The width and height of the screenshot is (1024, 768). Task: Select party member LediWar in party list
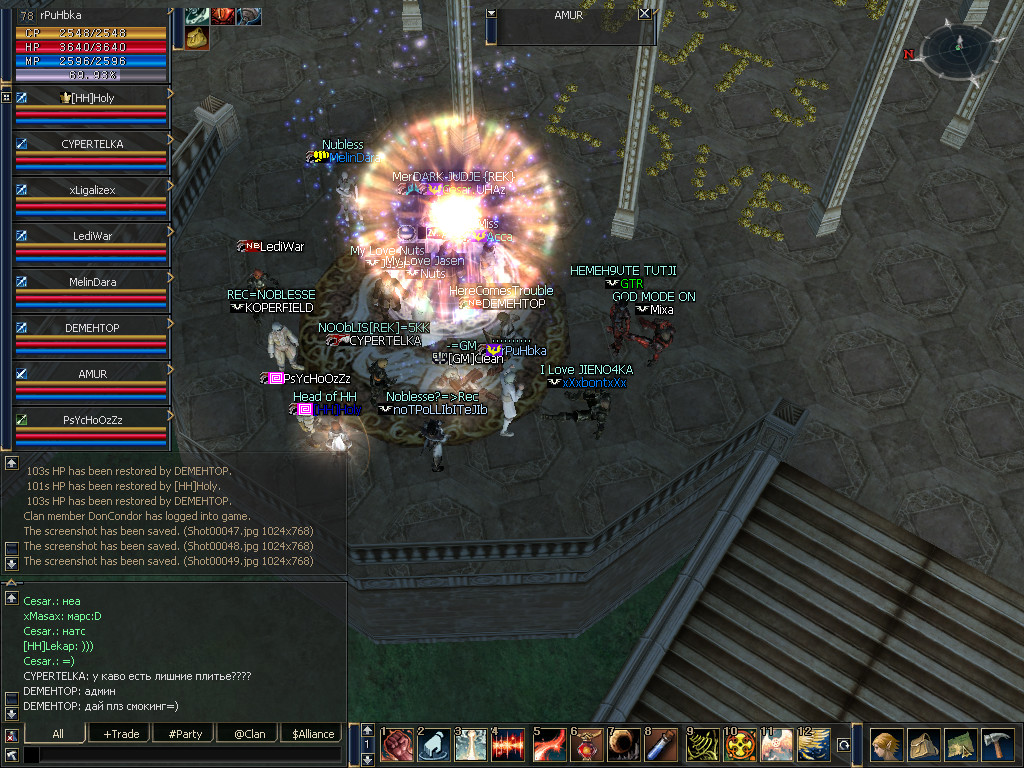pos(92,236)
